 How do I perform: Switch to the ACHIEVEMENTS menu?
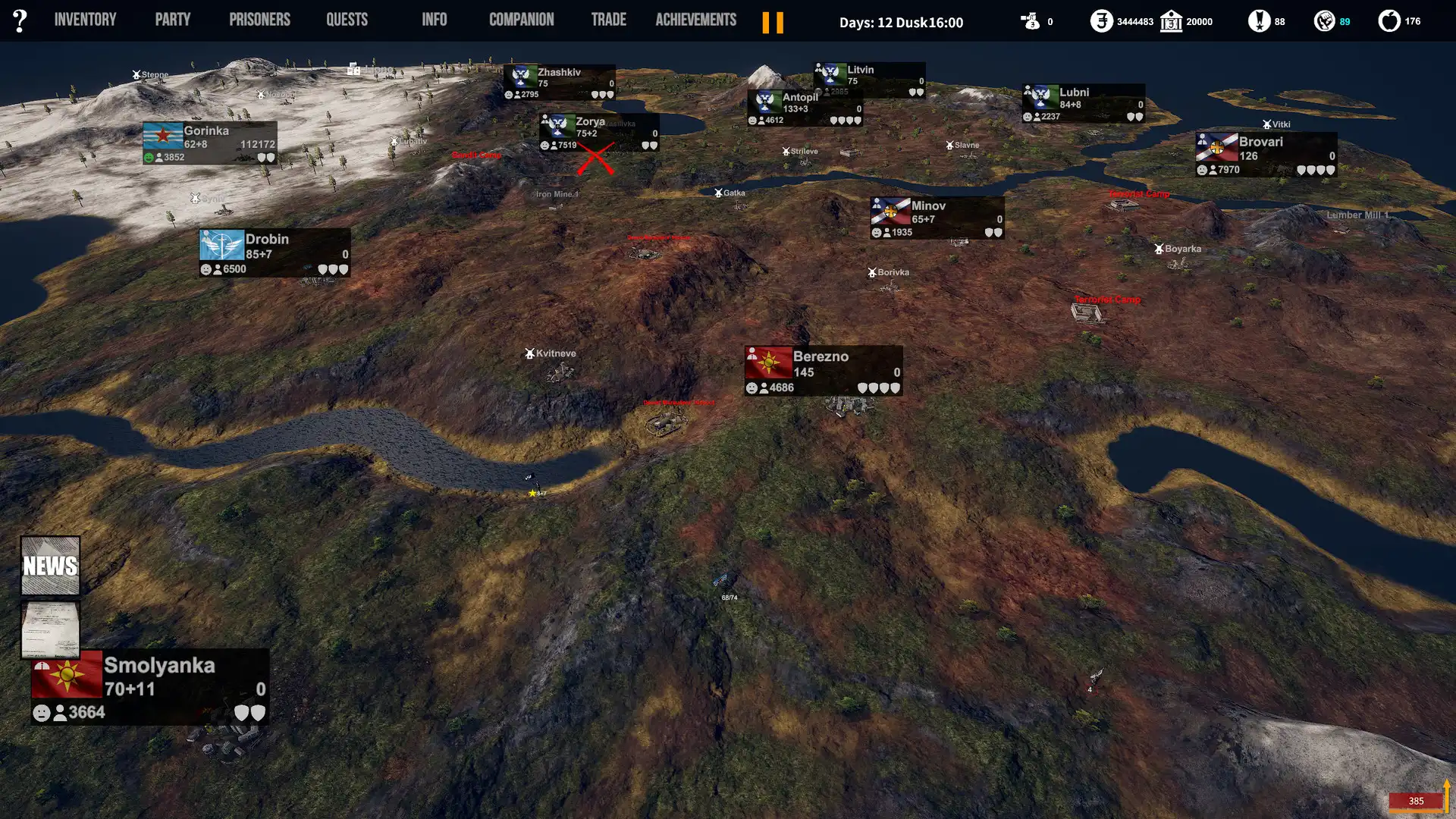tap(695, 19)
